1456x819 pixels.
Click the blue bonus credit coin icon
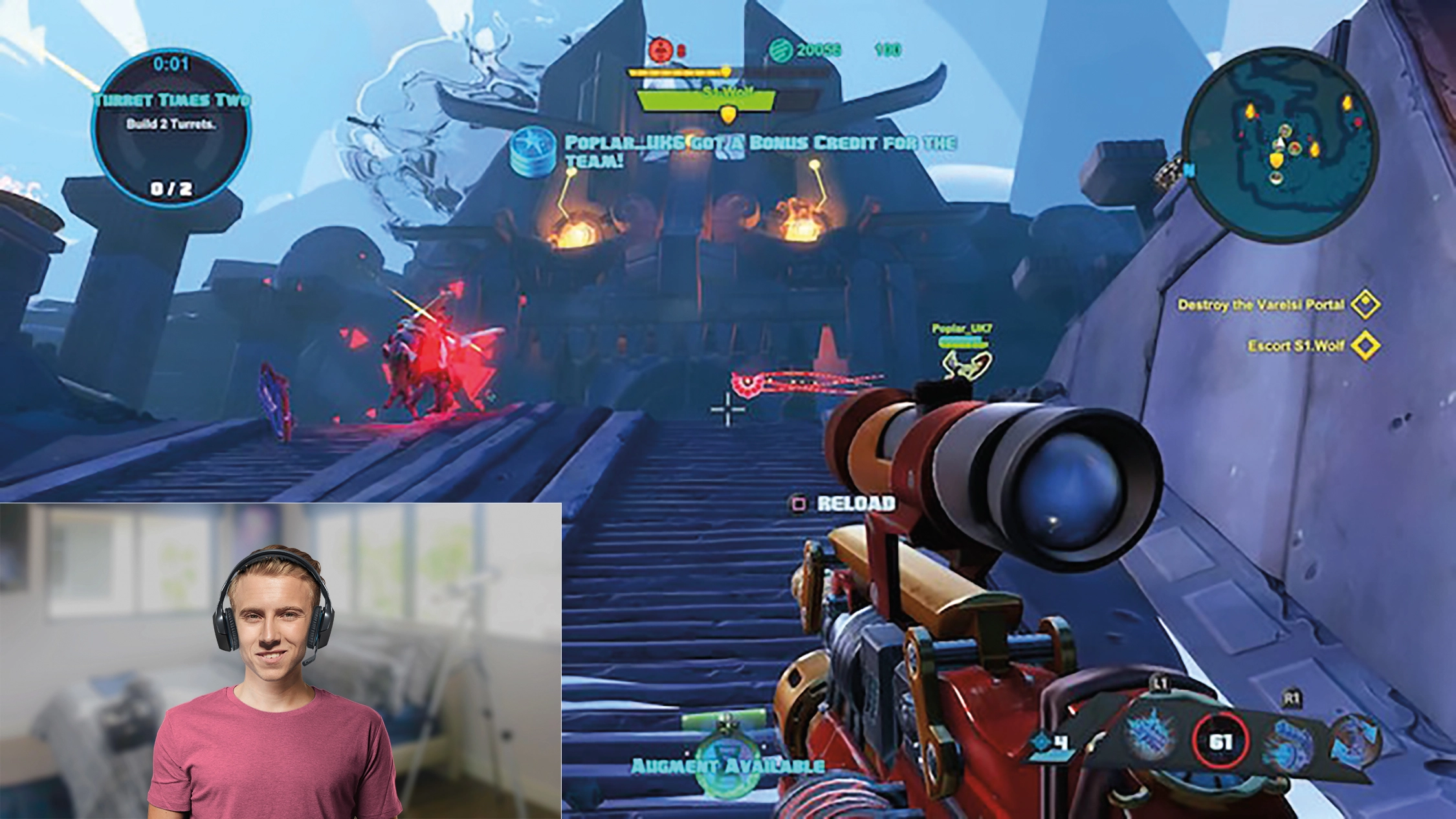(x=532, y=151)
